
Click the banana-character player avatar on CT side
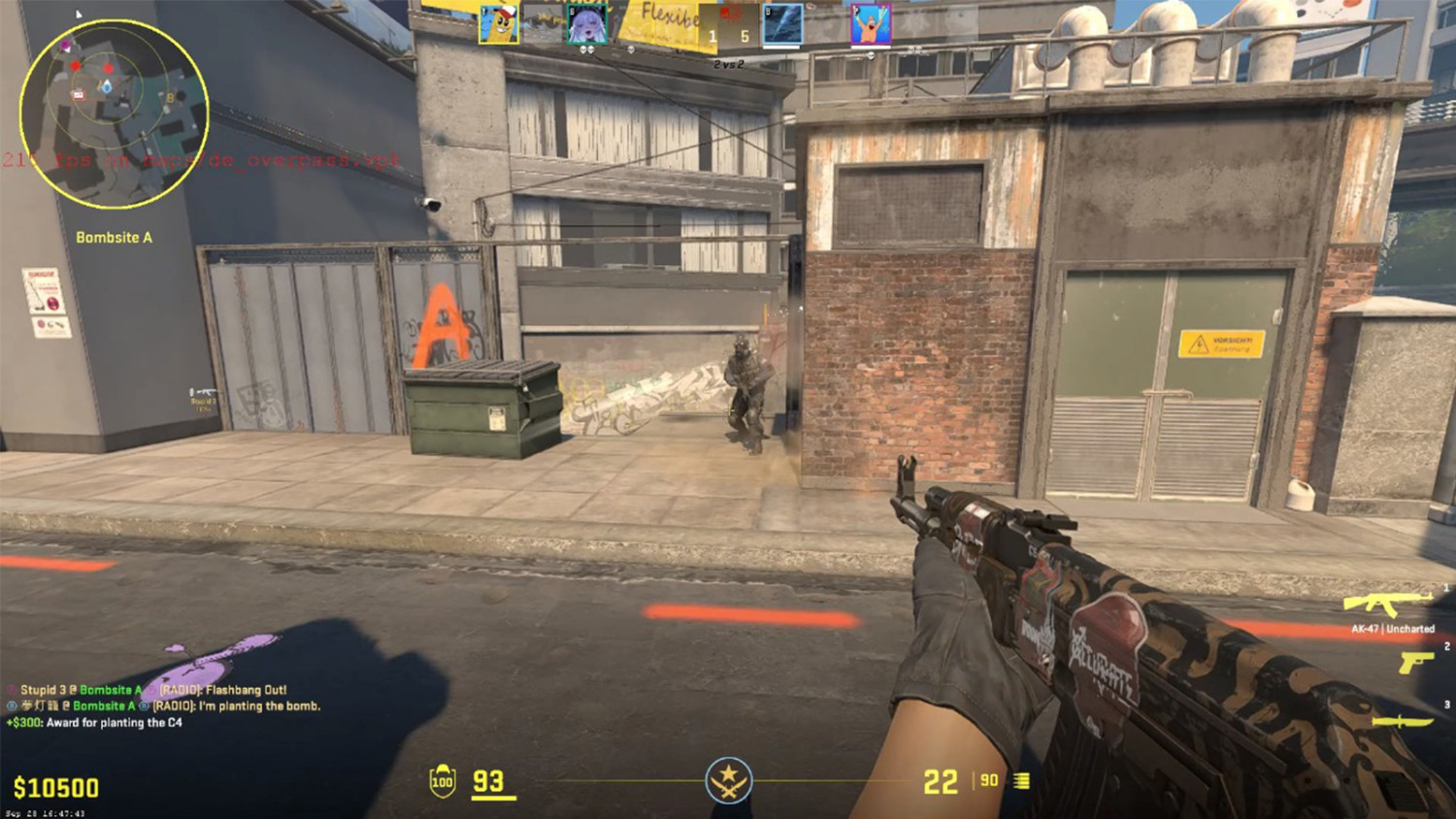coord(497,24)
